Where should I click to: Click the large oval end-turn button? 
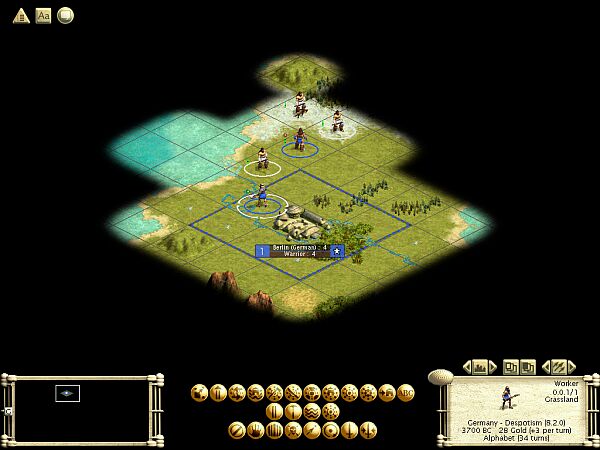click(x=439, y=376)
